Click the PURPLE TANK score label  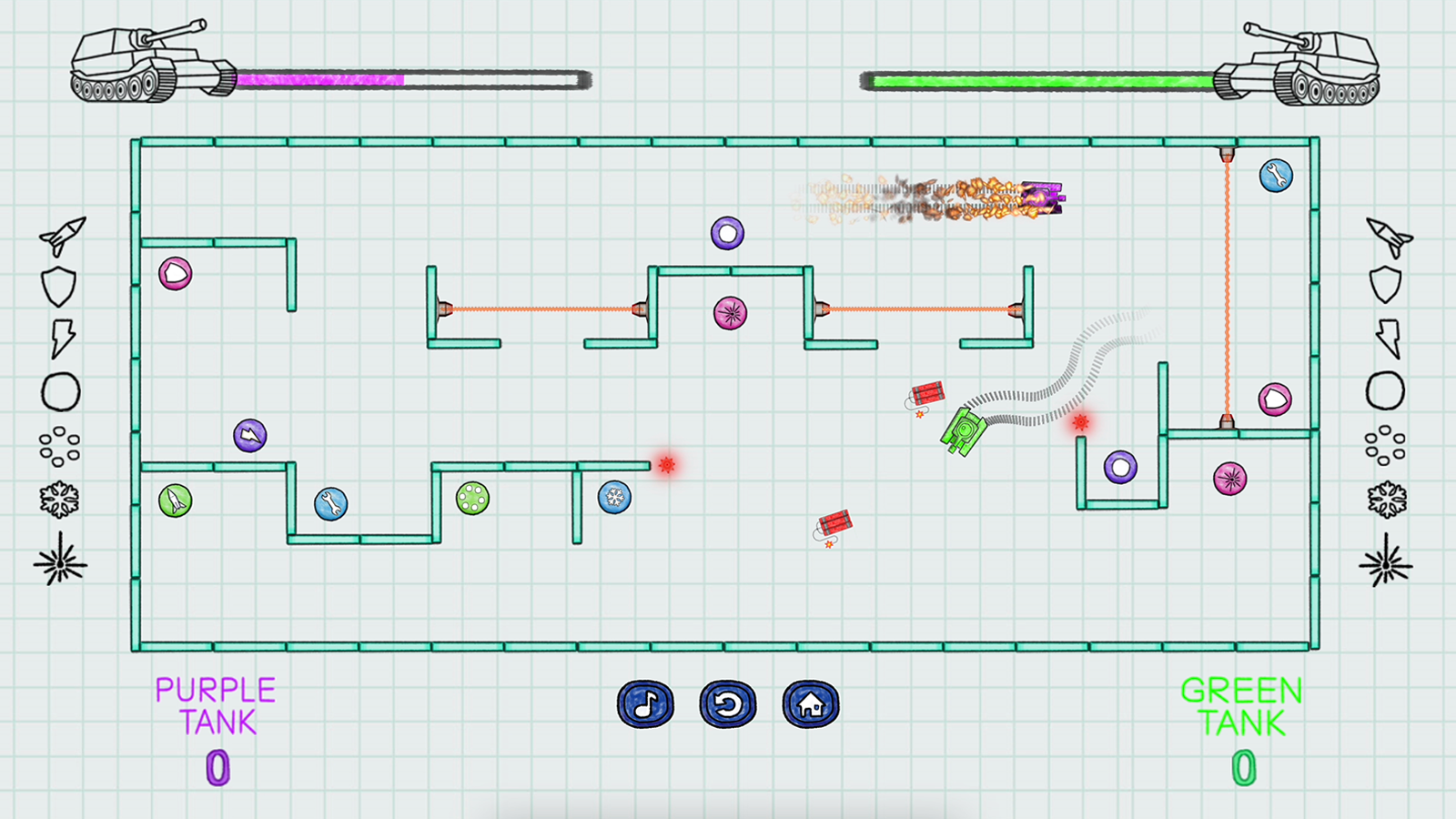click(x=217, y=704)
